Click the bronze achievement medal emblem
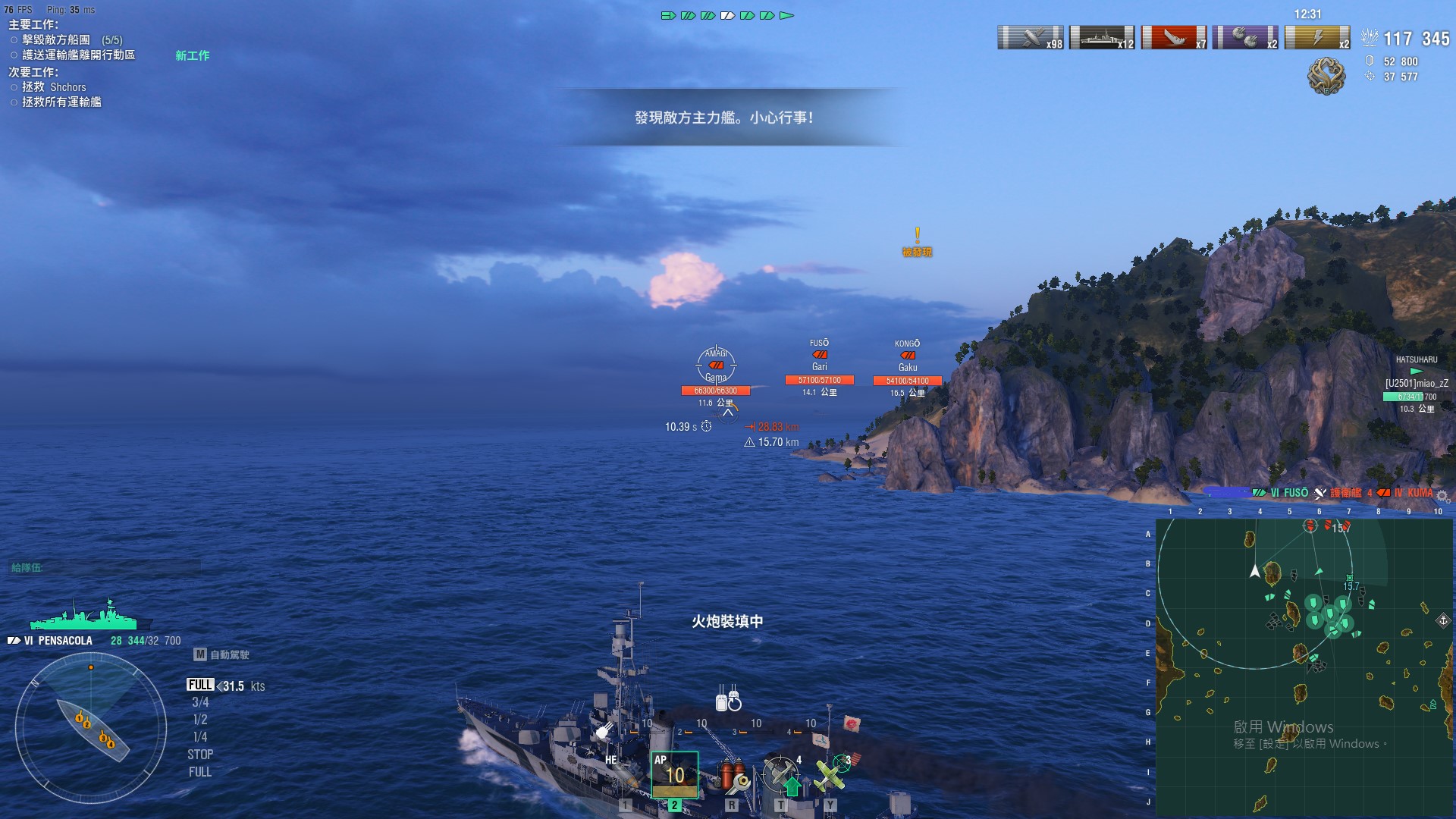Viewport: 1456px width, 819px height. click(x=1326, y=76)
